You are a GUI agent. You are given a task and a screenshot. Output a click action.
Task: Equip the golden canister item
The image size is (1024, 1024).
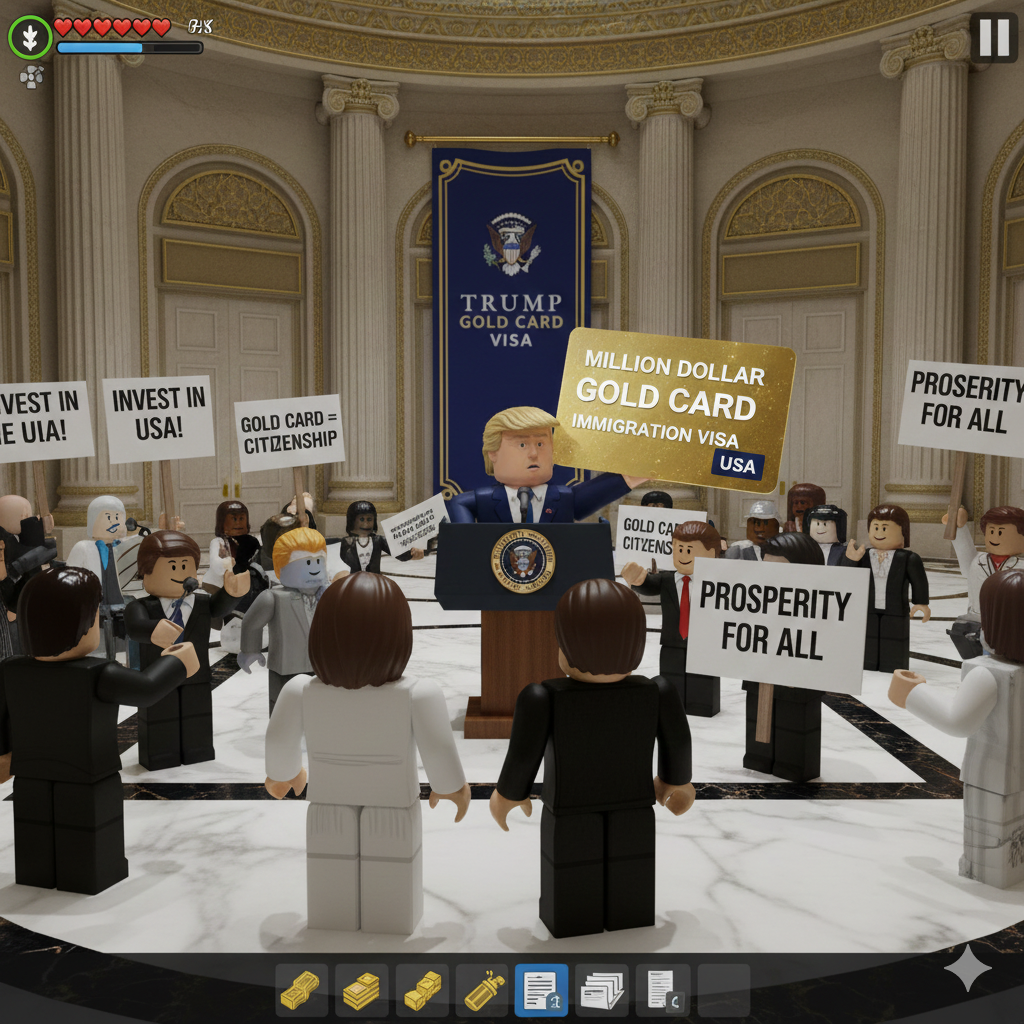pos(482,990)
